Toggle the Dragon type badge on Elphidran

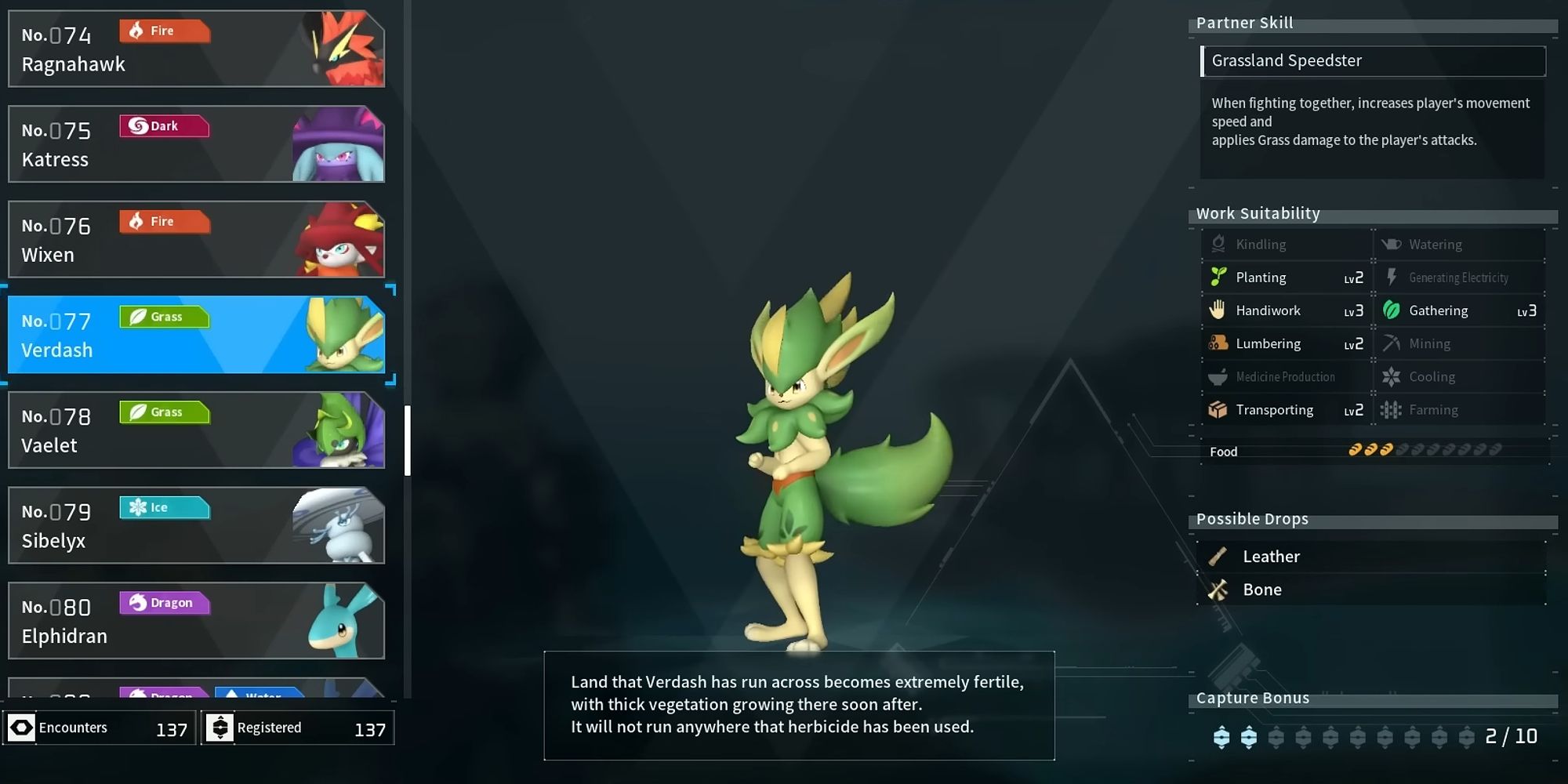click(165, 603)
